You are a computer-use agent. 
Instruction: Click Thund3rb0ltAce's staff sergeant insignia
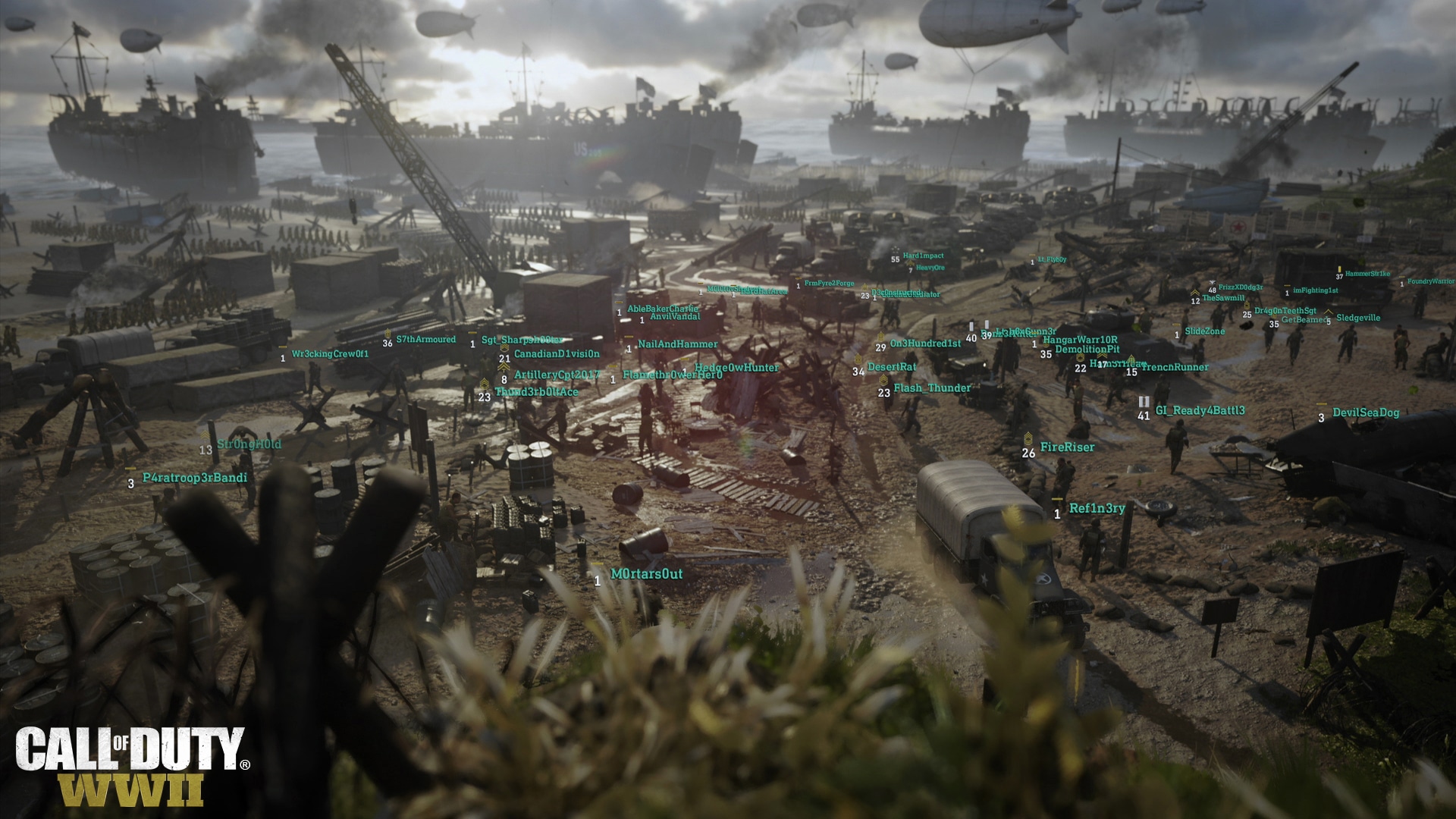coord(485,384)
